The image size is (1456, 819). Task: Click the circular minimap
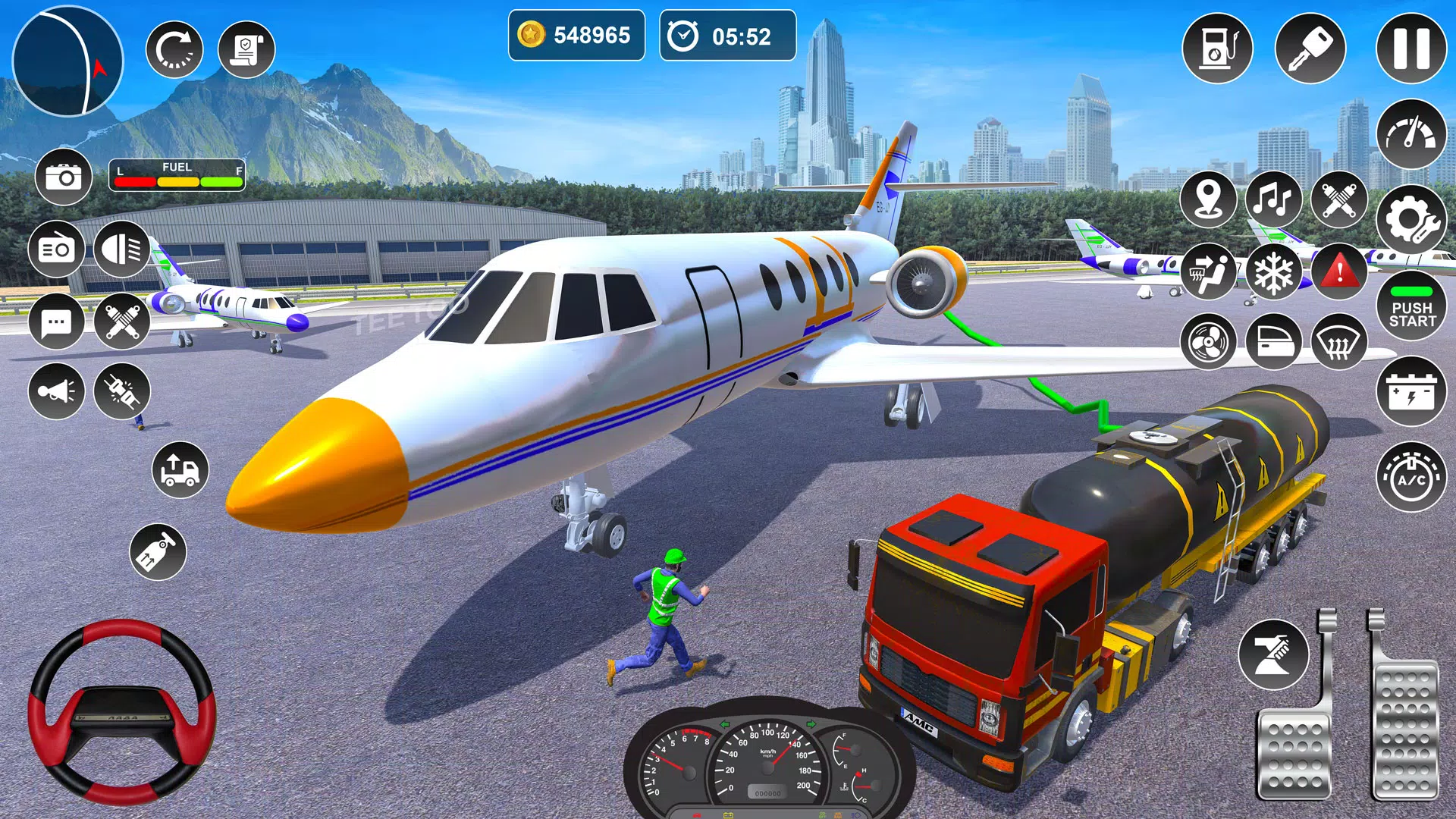point(67,61)
